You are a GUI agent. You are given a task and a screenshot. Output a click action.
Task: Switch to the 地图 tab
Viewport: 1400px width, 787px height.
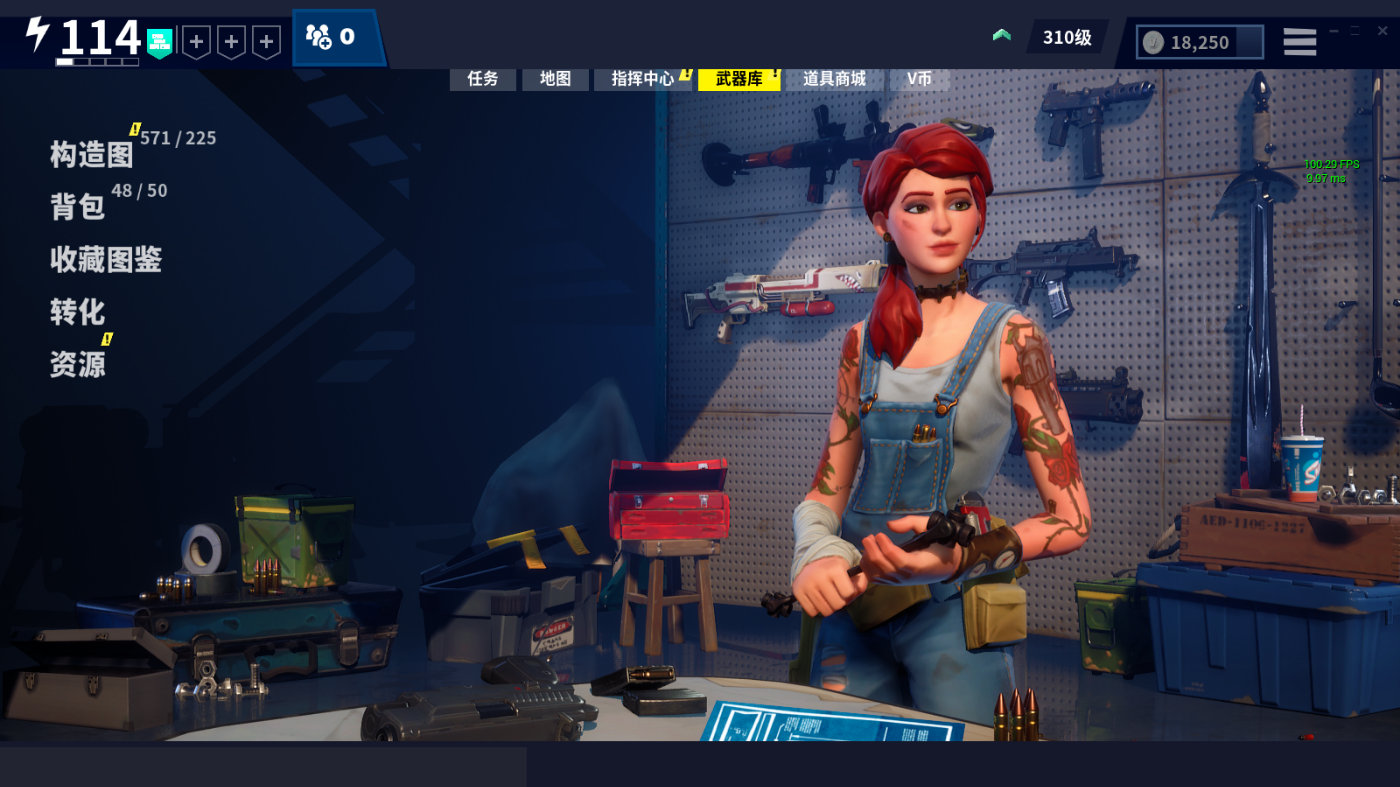tap(555, 79)
